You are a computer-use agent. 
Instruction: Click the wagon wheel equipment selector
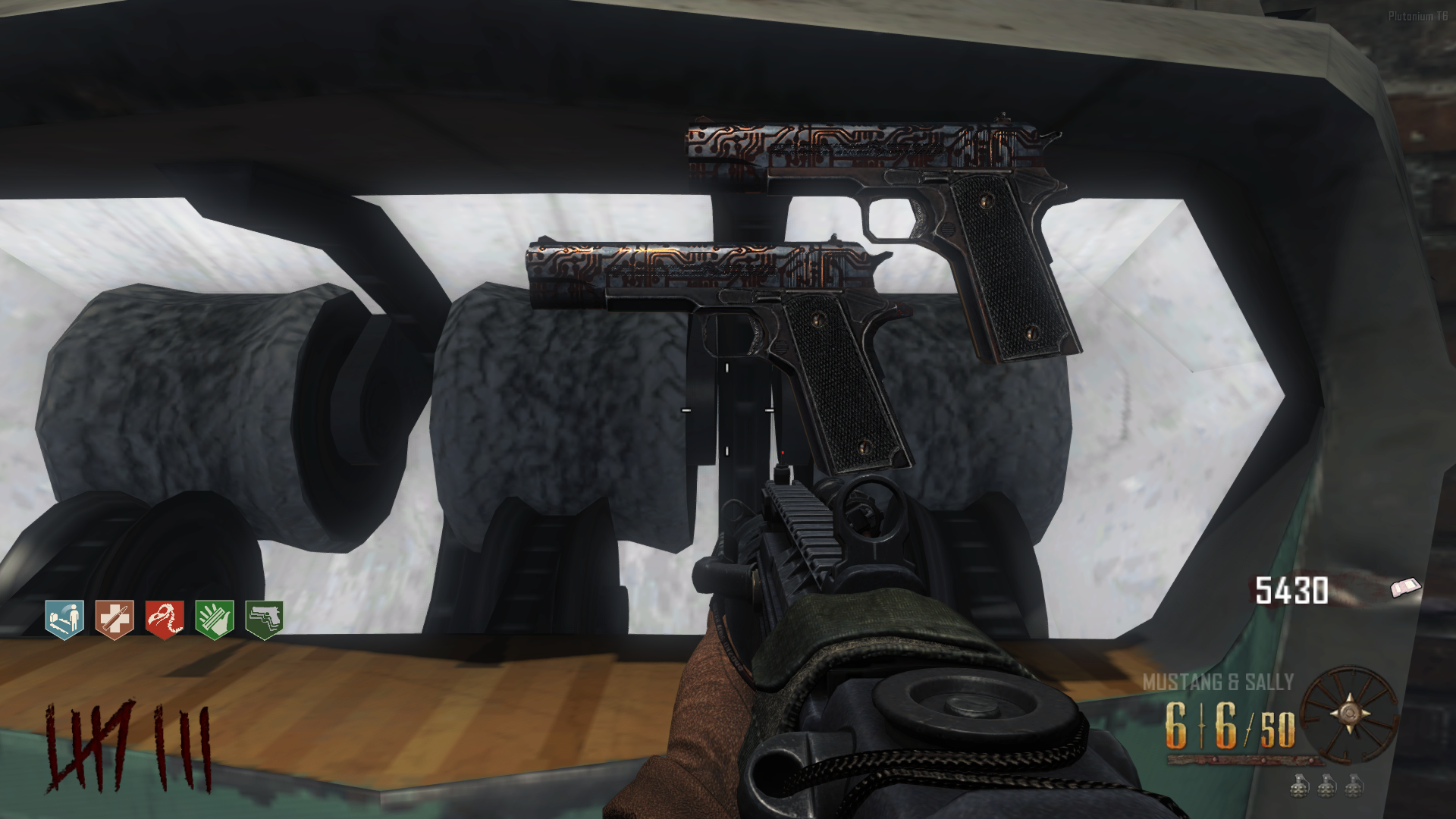1349,714
